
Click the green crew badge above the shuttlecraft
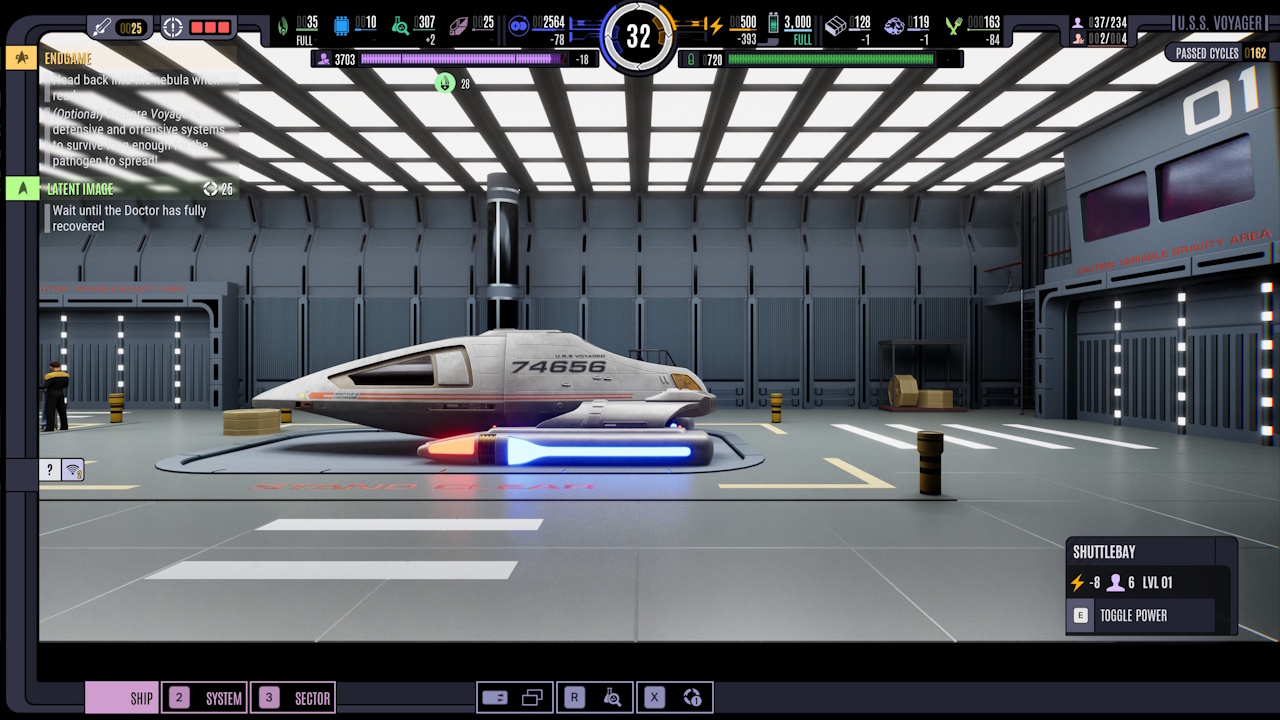click(x=444, y=83)
